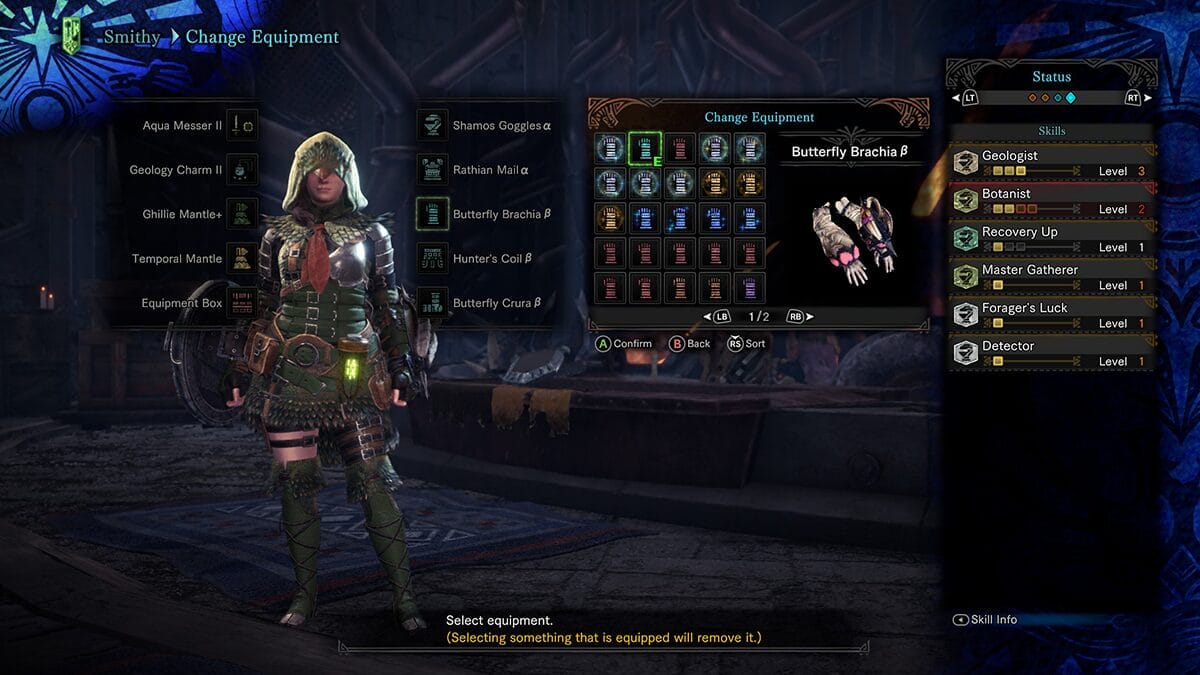Pick the Hunter's Coil β waist slot
This screenshot has height=675, width=1200.
click(x=432, y=259)
